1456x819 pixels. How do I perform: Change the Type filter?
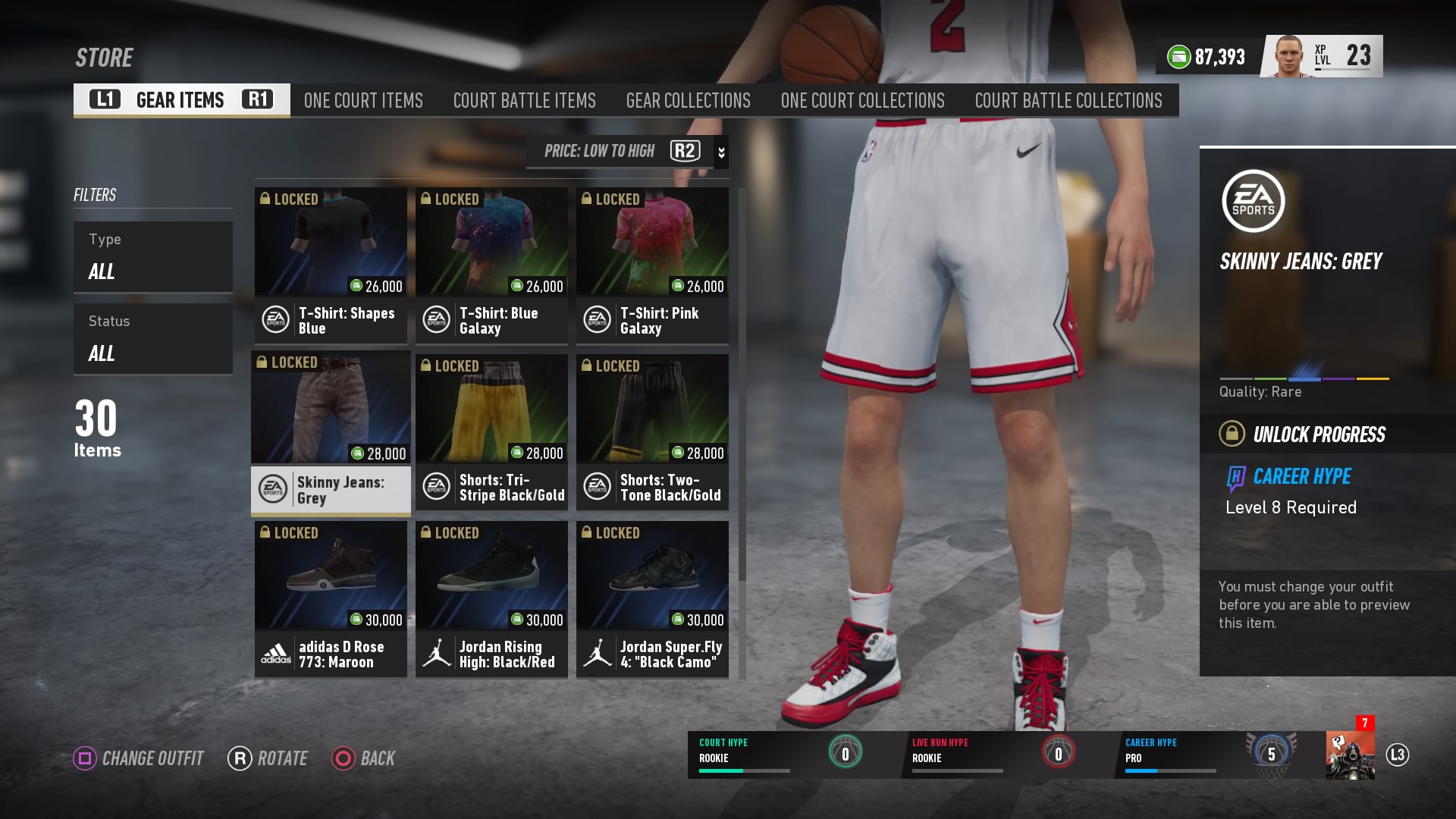click(x=152, y=256)
